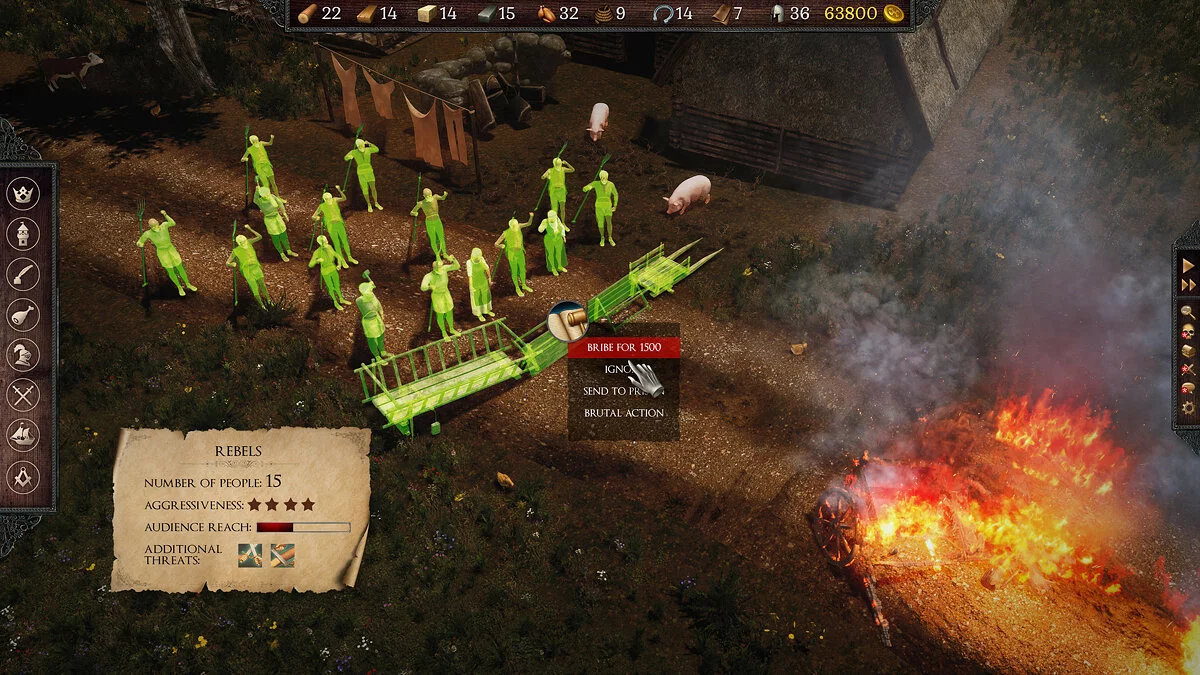
Task: Open the compass and square icon
Action: point(23,476)
